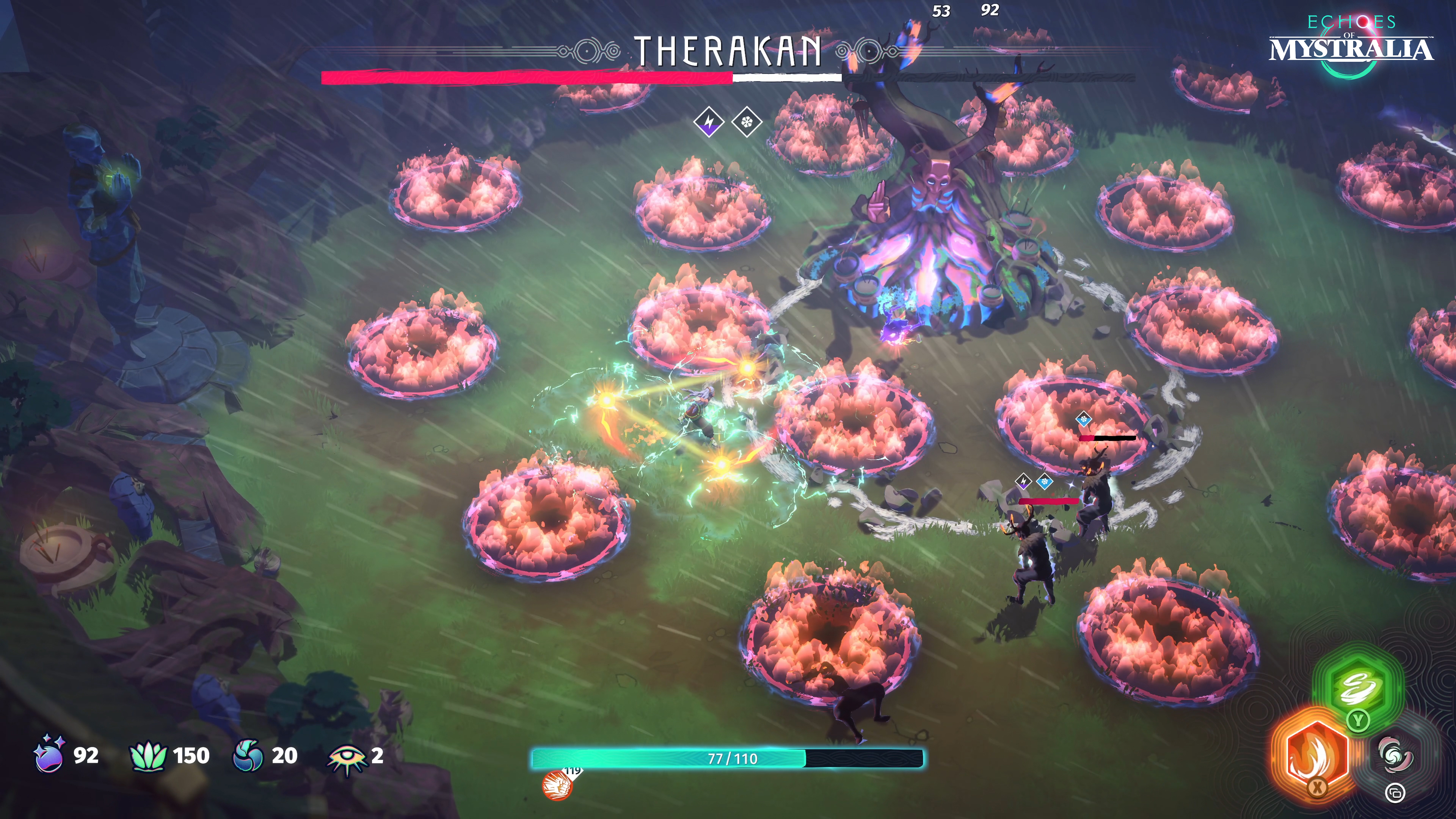Click the eye resource icon
1456x819 pixels.
[x=346, y=758]
